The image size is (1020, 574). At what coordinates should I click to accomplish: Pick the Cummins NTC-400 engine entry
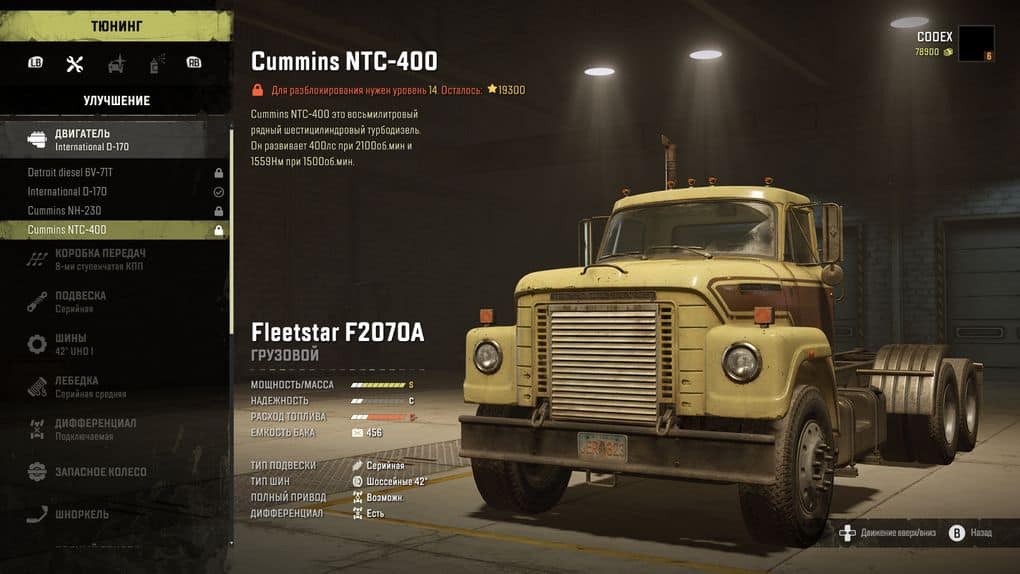114,230
